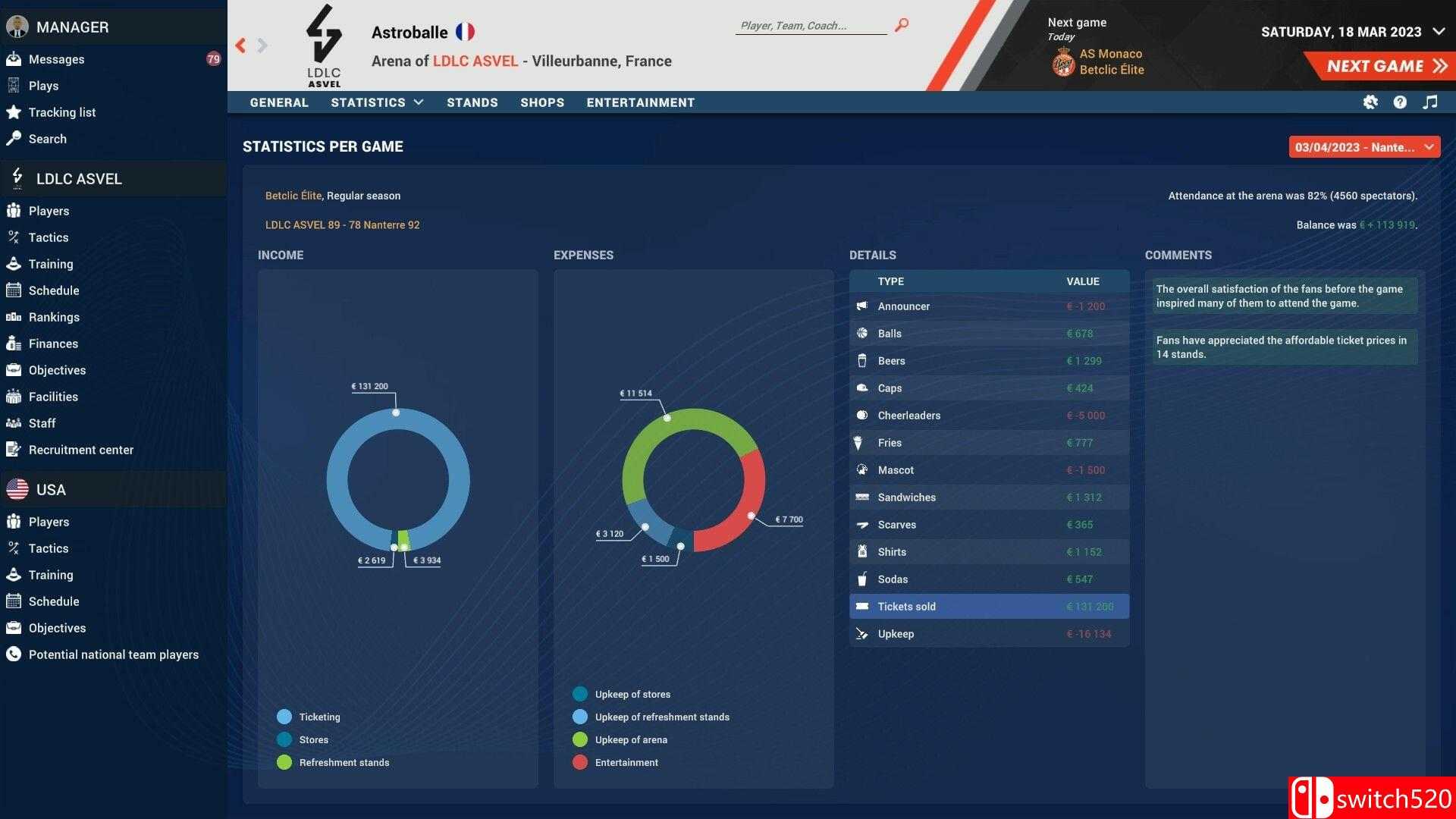Show LDLC ASVEL Facilities

pos(53,397)
